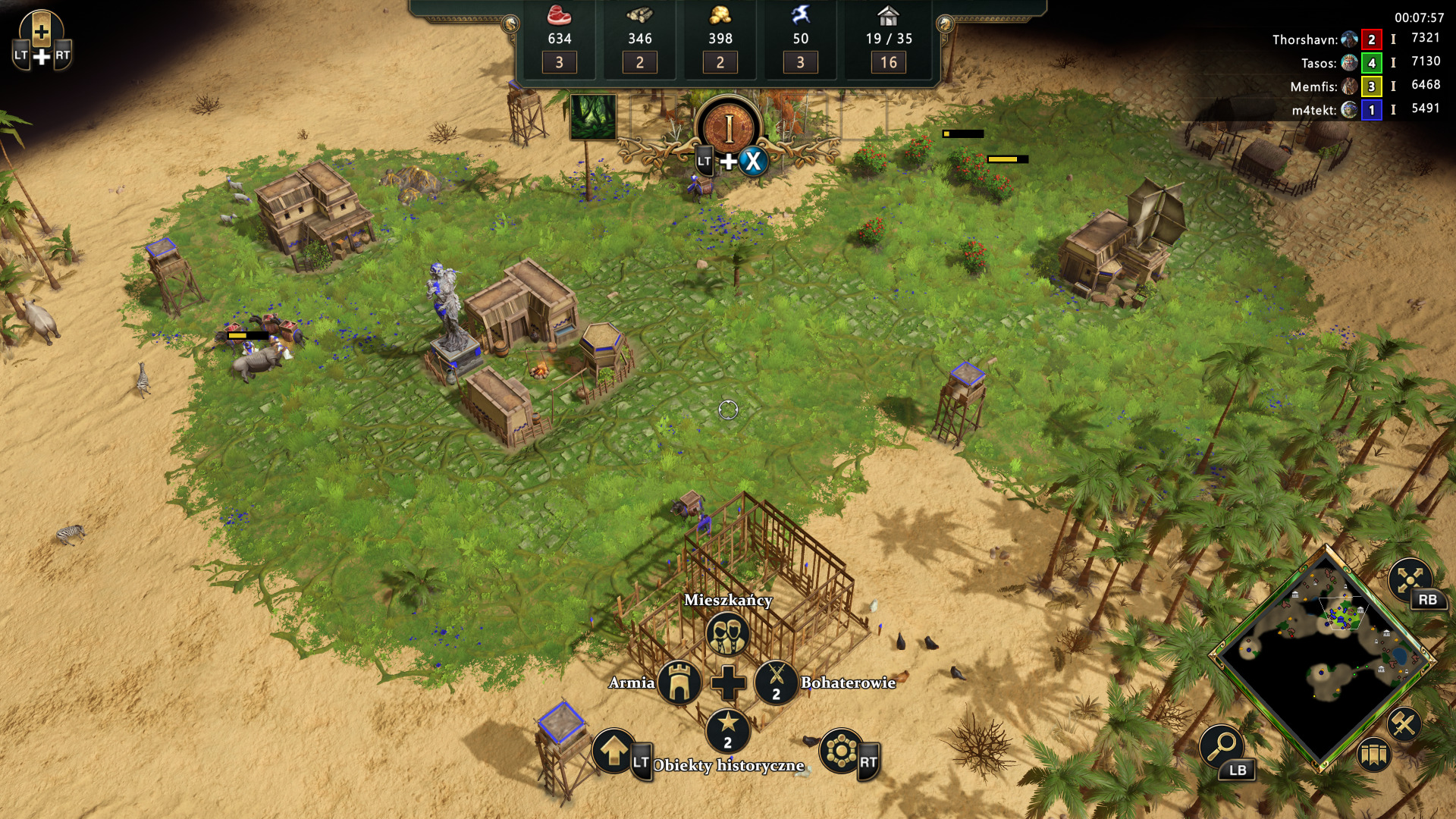Select the wood resource logs icon

pyautogui.click(x=639, y=15)
